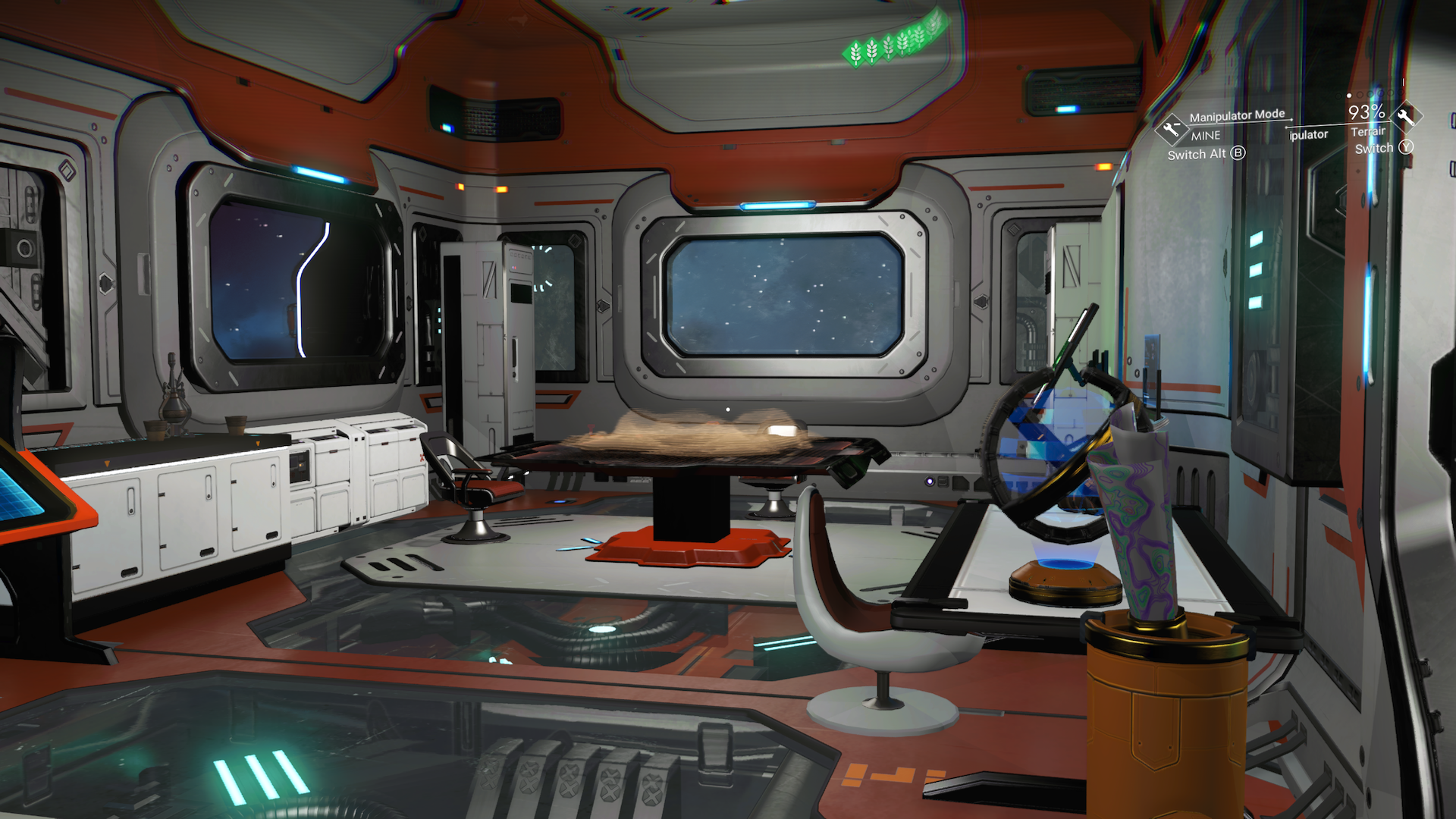Click the filled dot in the mode selector pips
Viewport: 1456px width, 819px height.
1348,96
